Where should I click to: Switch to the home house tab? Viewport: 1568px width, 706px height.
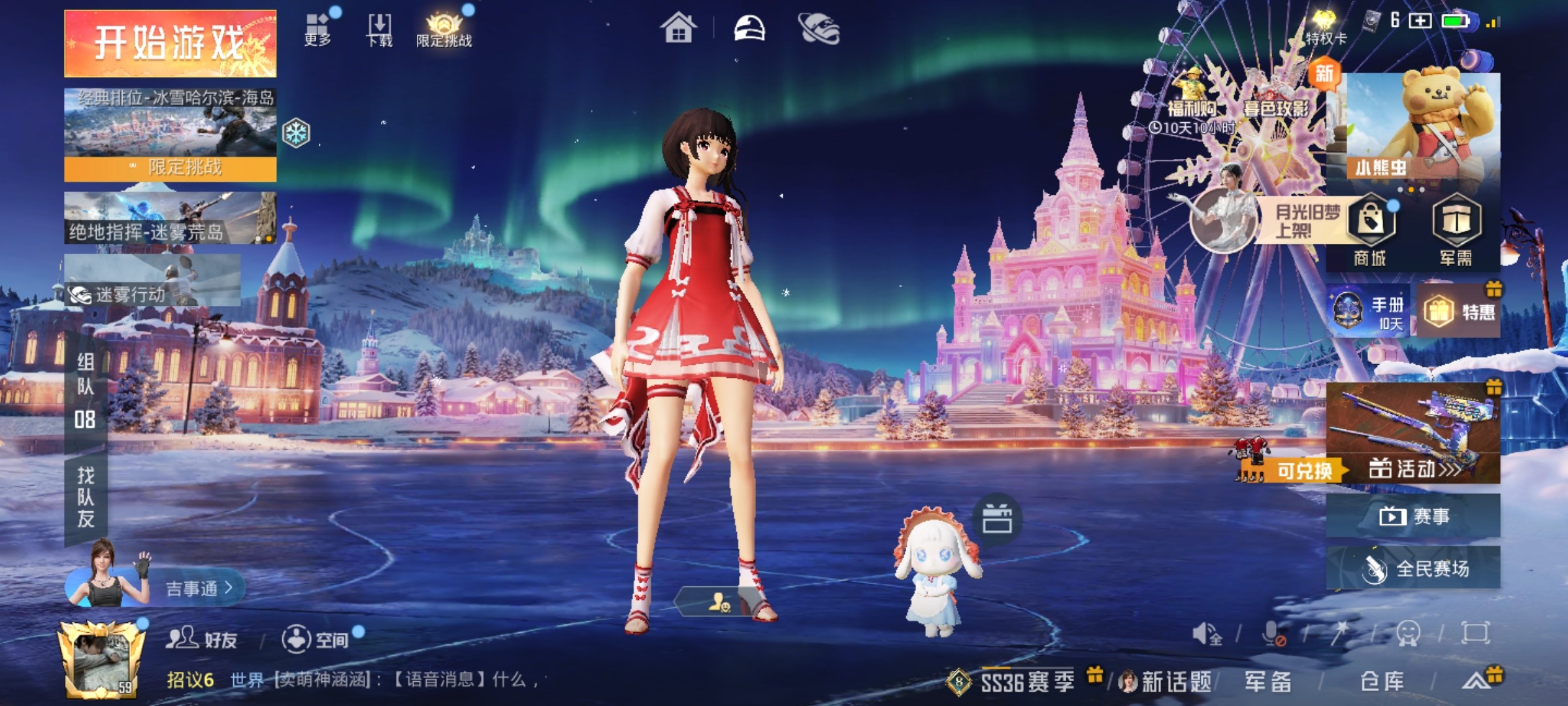coord(678,29)
